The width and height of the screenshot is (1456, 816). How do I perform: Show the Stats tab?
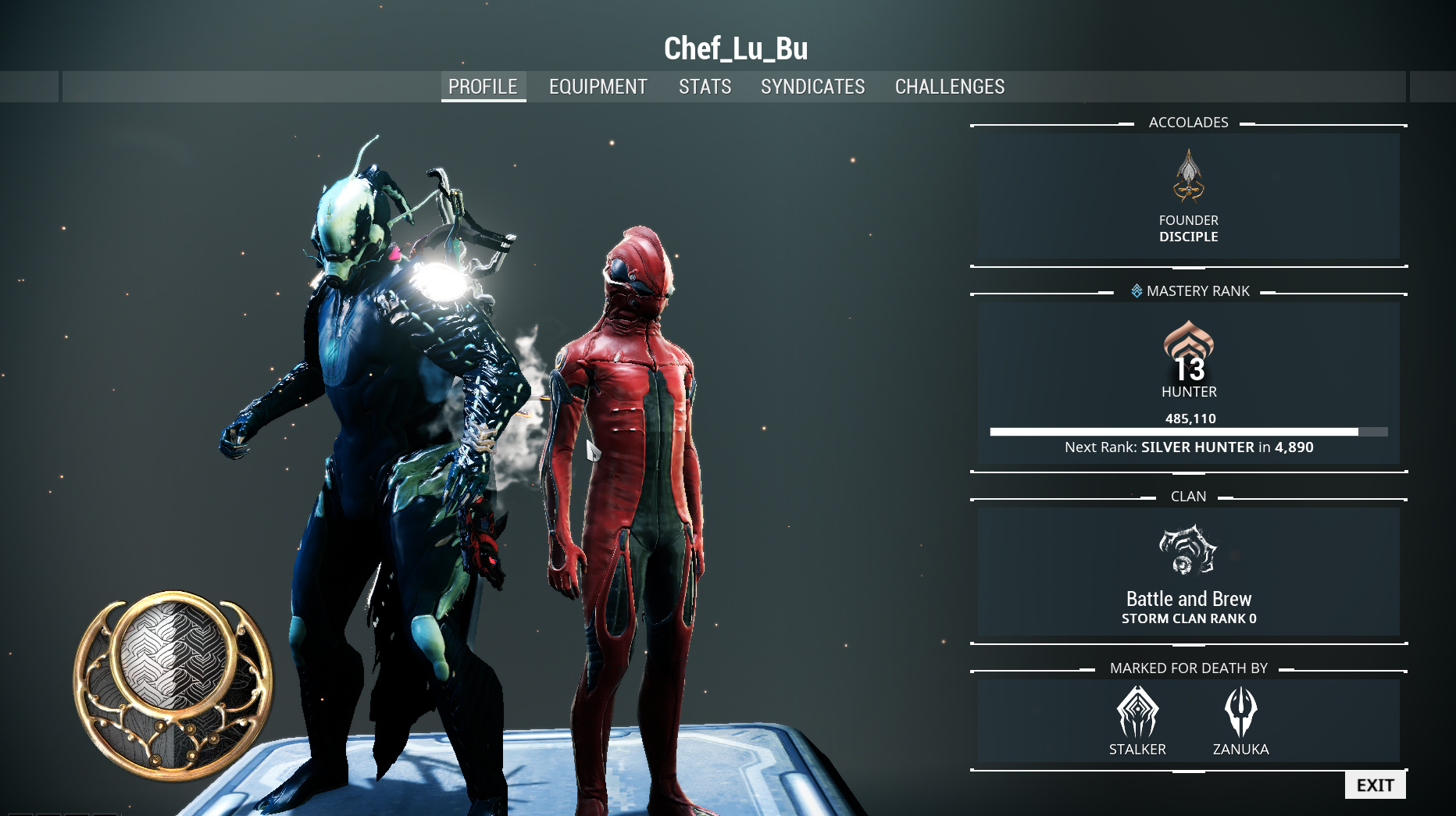[x=705, y=87]
